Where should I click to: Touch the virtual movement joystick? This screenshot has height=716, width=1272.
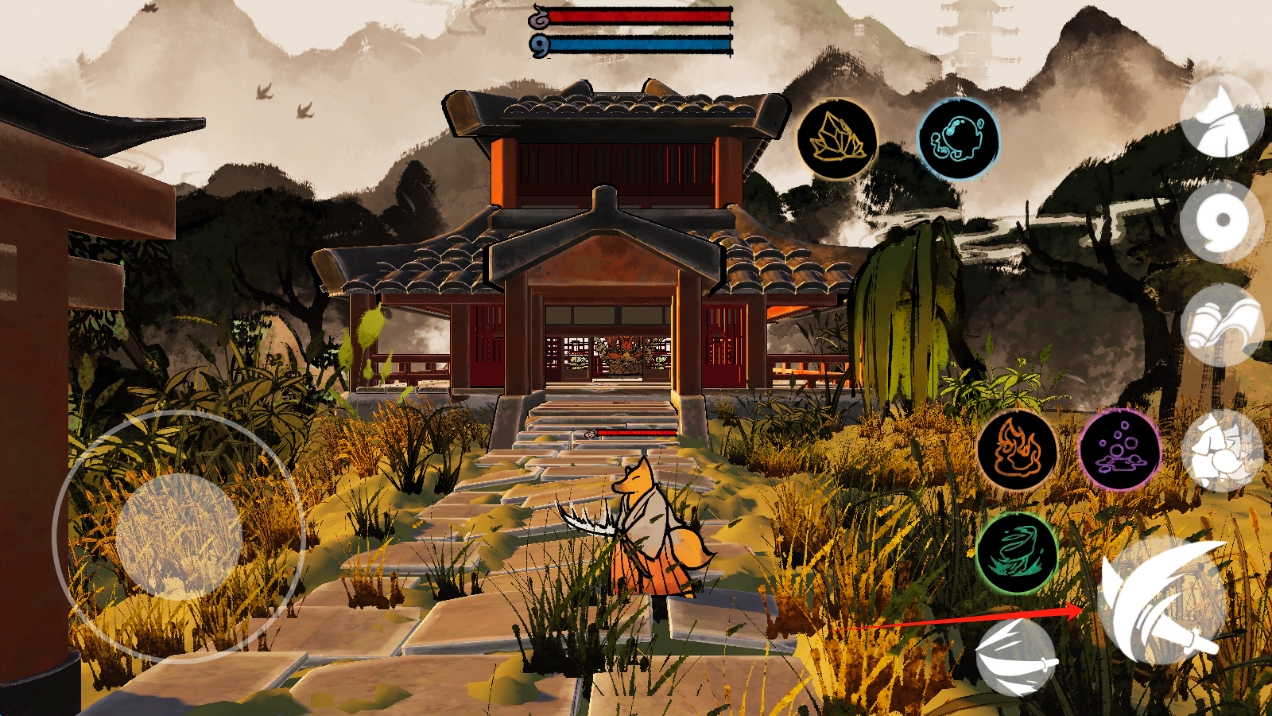click(178, 537)
